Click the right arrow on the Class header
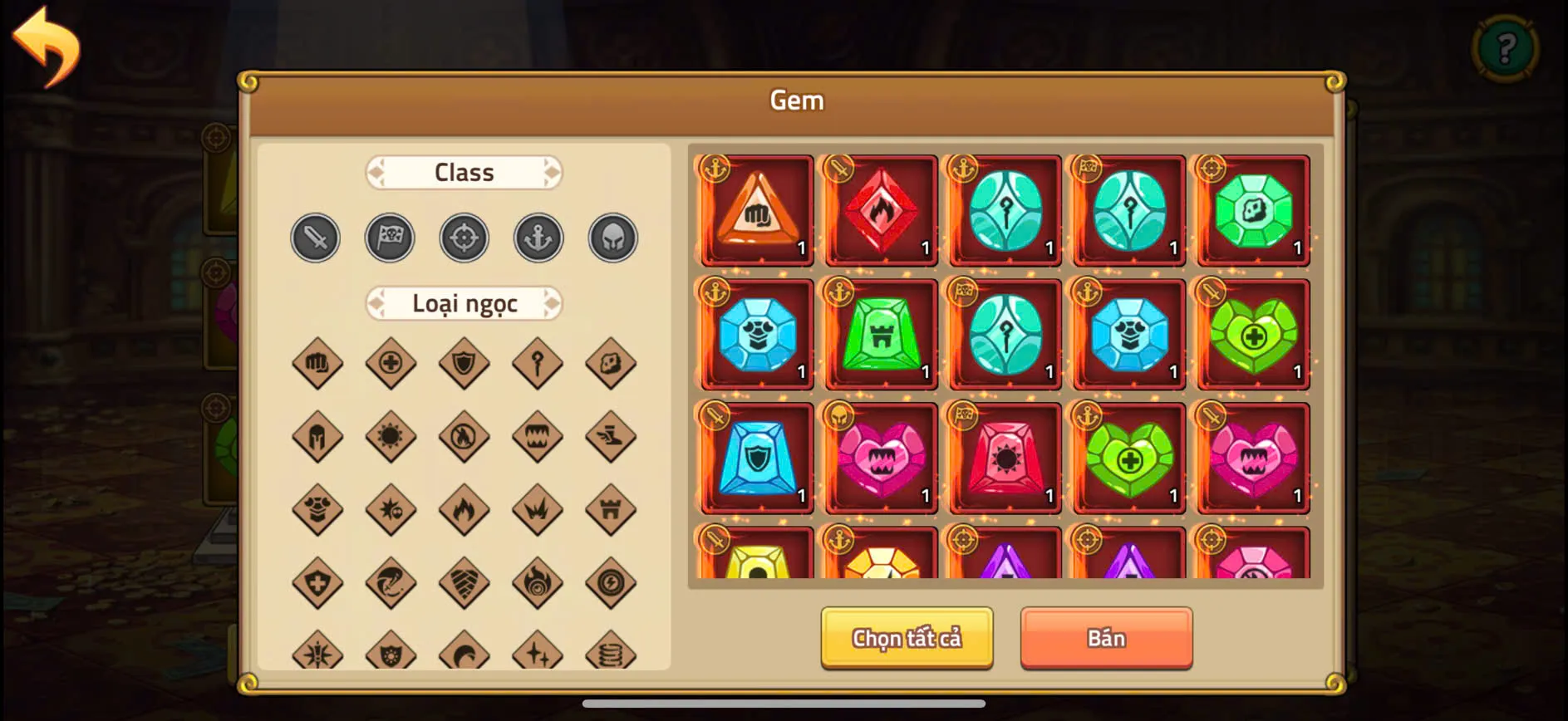 (x=553, y=172)
